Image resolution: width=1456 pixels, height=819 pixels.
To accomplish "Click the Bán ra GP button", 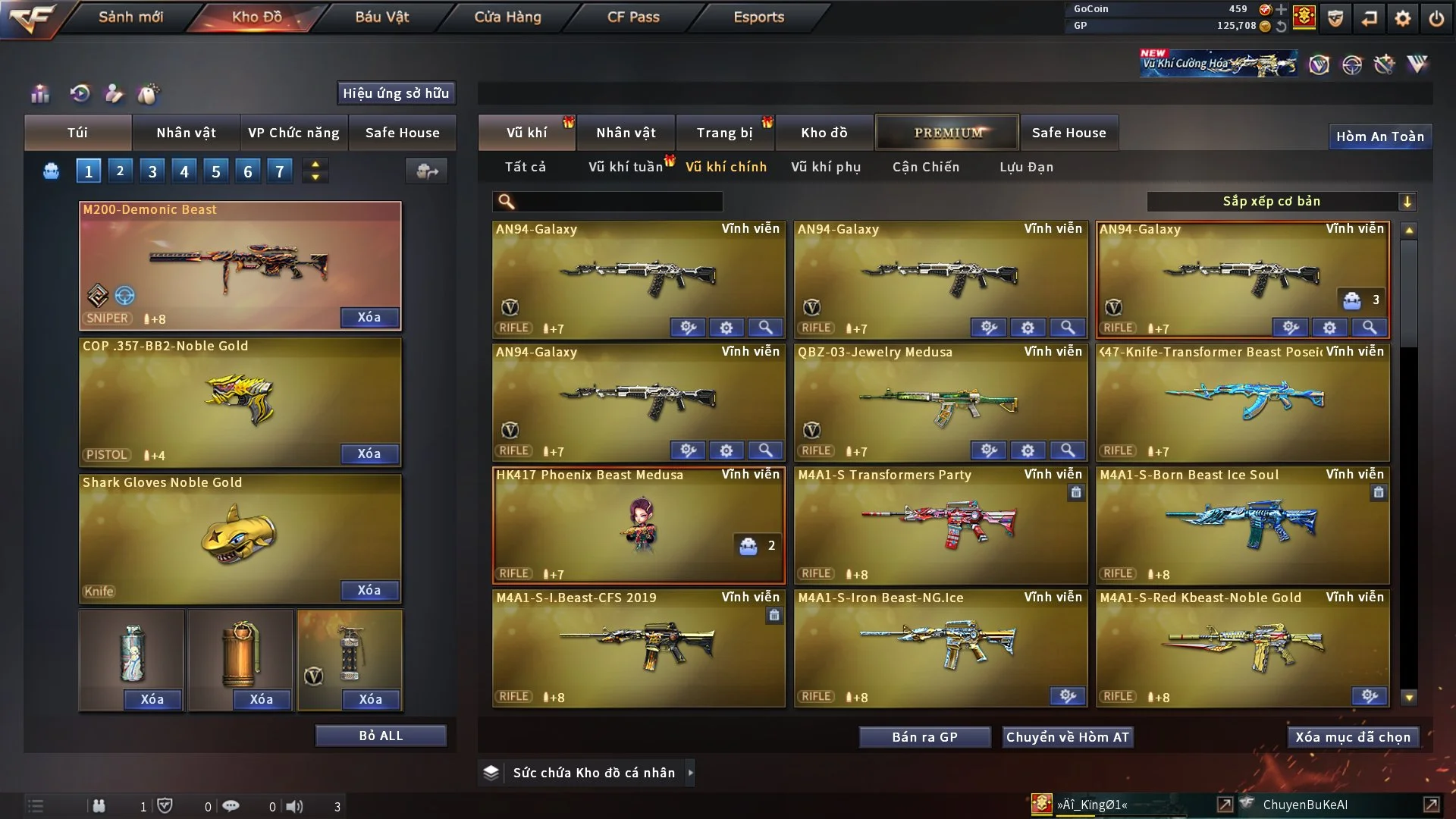I will (x=924, y=737).
